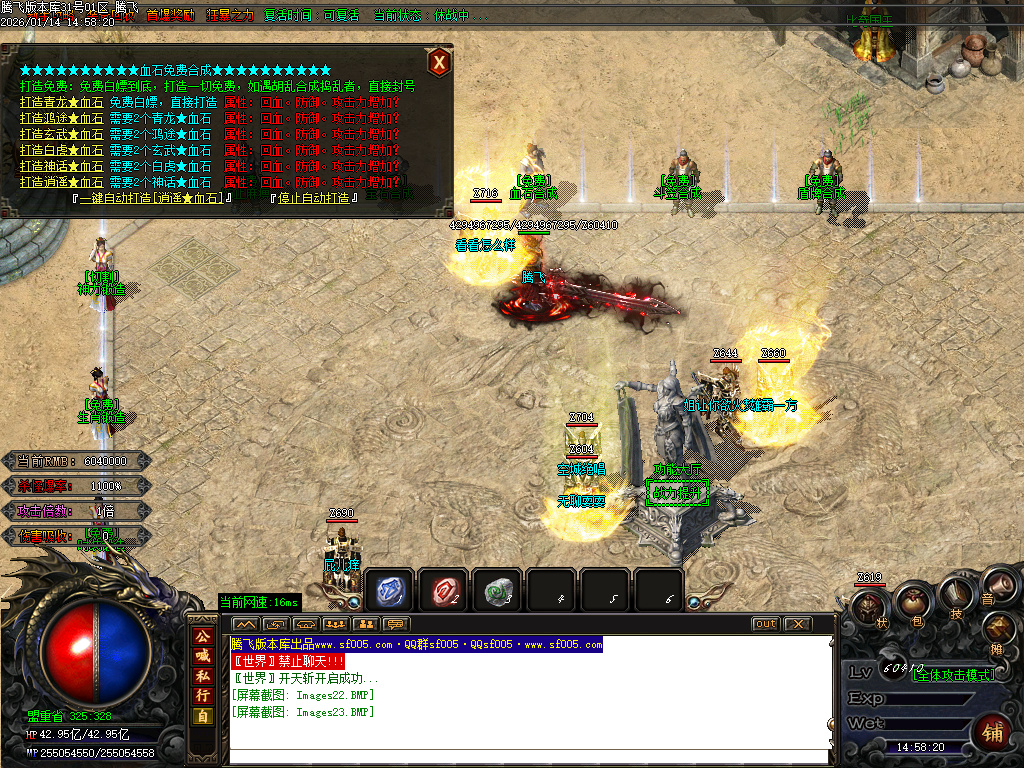1024x768 pixels.
Task: Close the 血石免费合成 crafting panel
Action: click(x=438, y=63)
